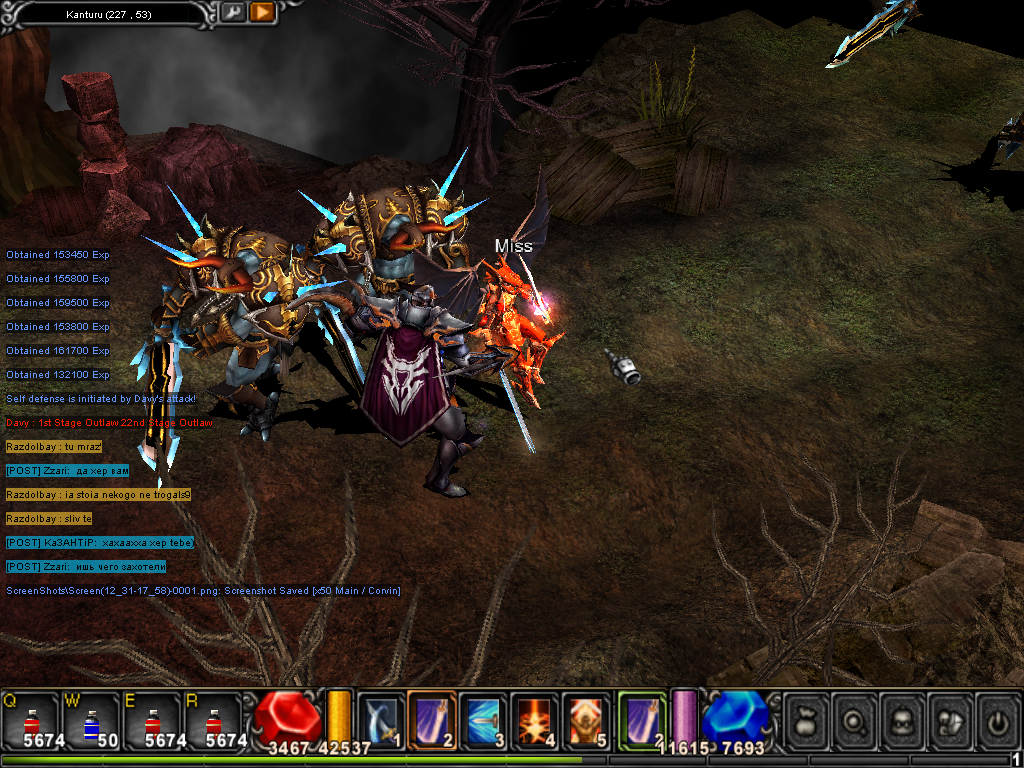
Task: Use the W slot blue mana potion
Action: (92, 720)
